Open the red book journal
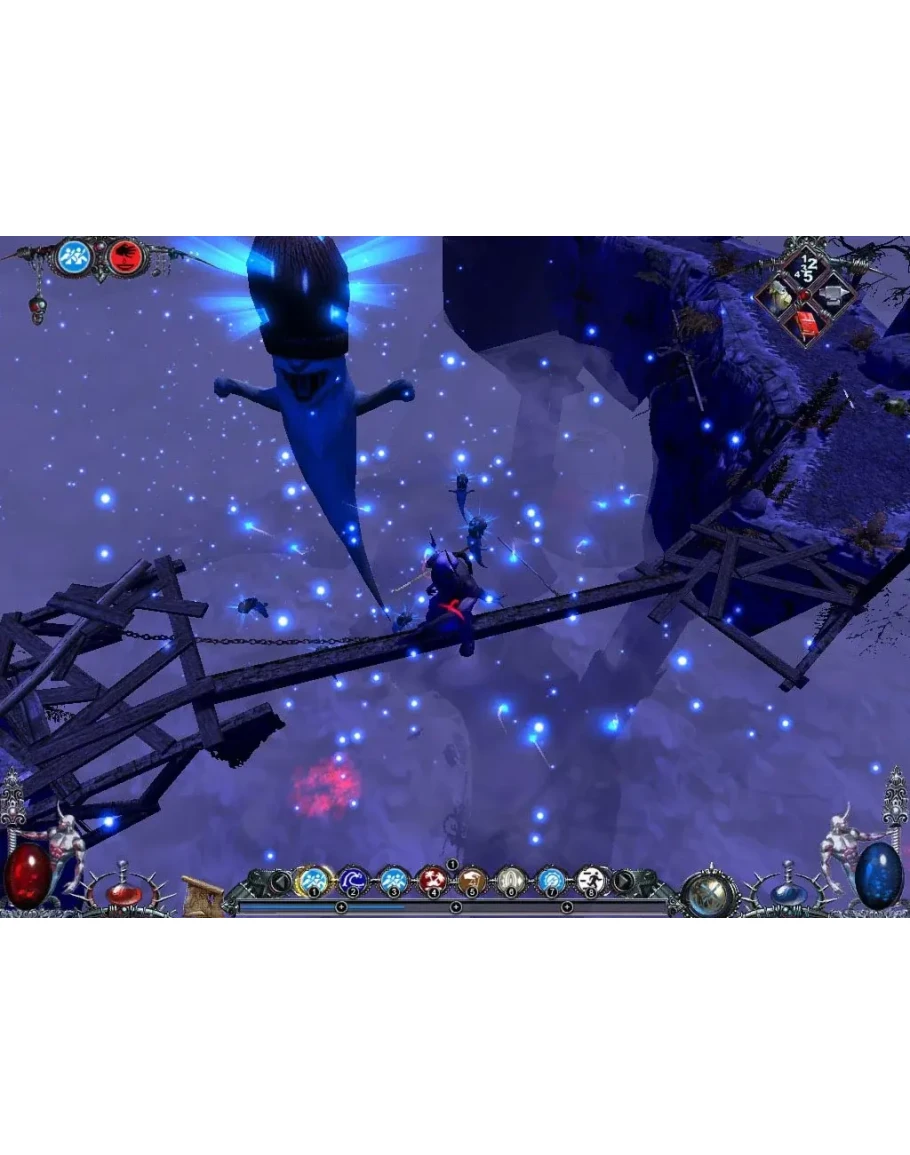910x1155 pixels. click(x=804, y=322)
